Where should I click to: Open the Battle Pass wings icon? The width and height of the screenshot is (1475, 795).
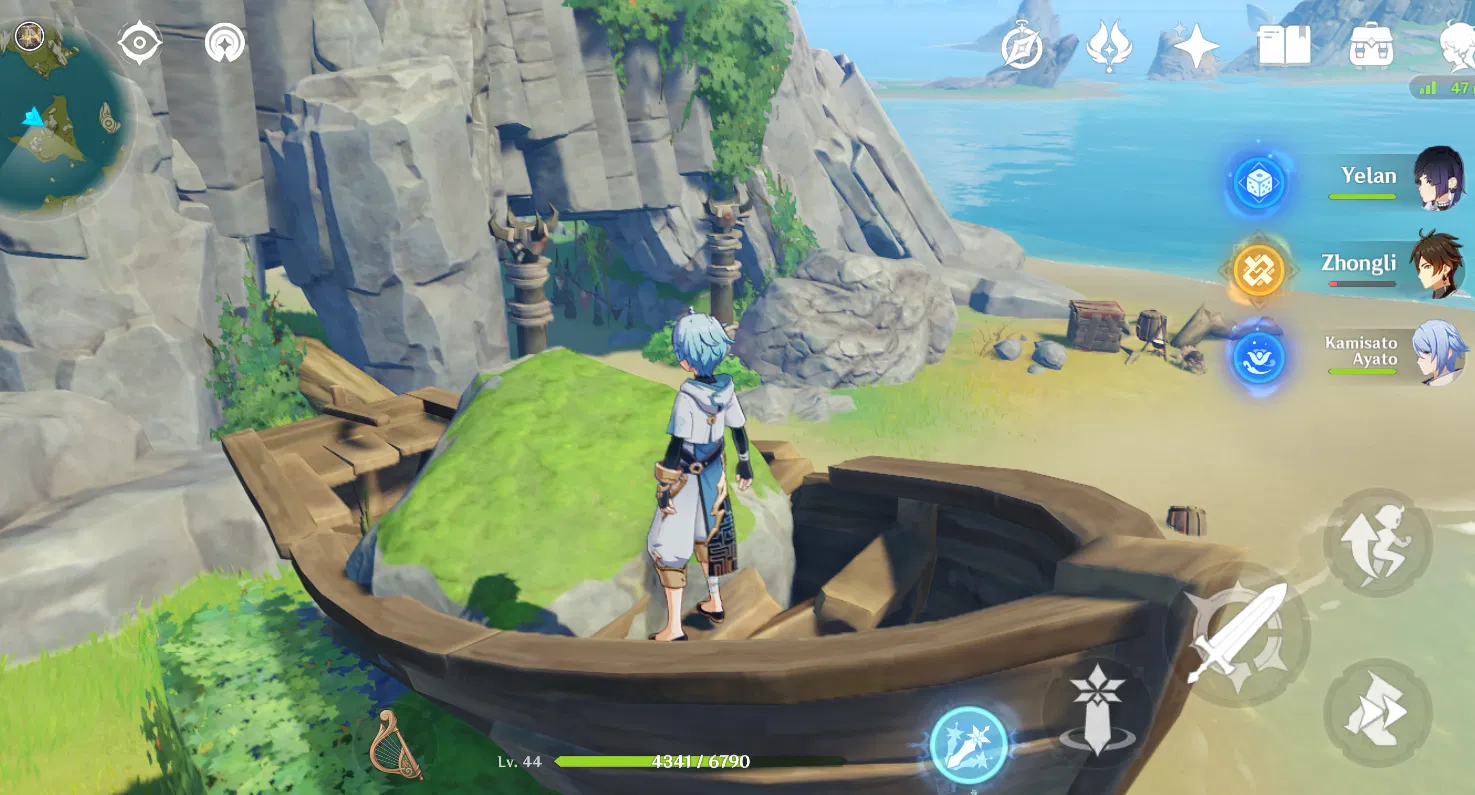[x=1111, y=44]
